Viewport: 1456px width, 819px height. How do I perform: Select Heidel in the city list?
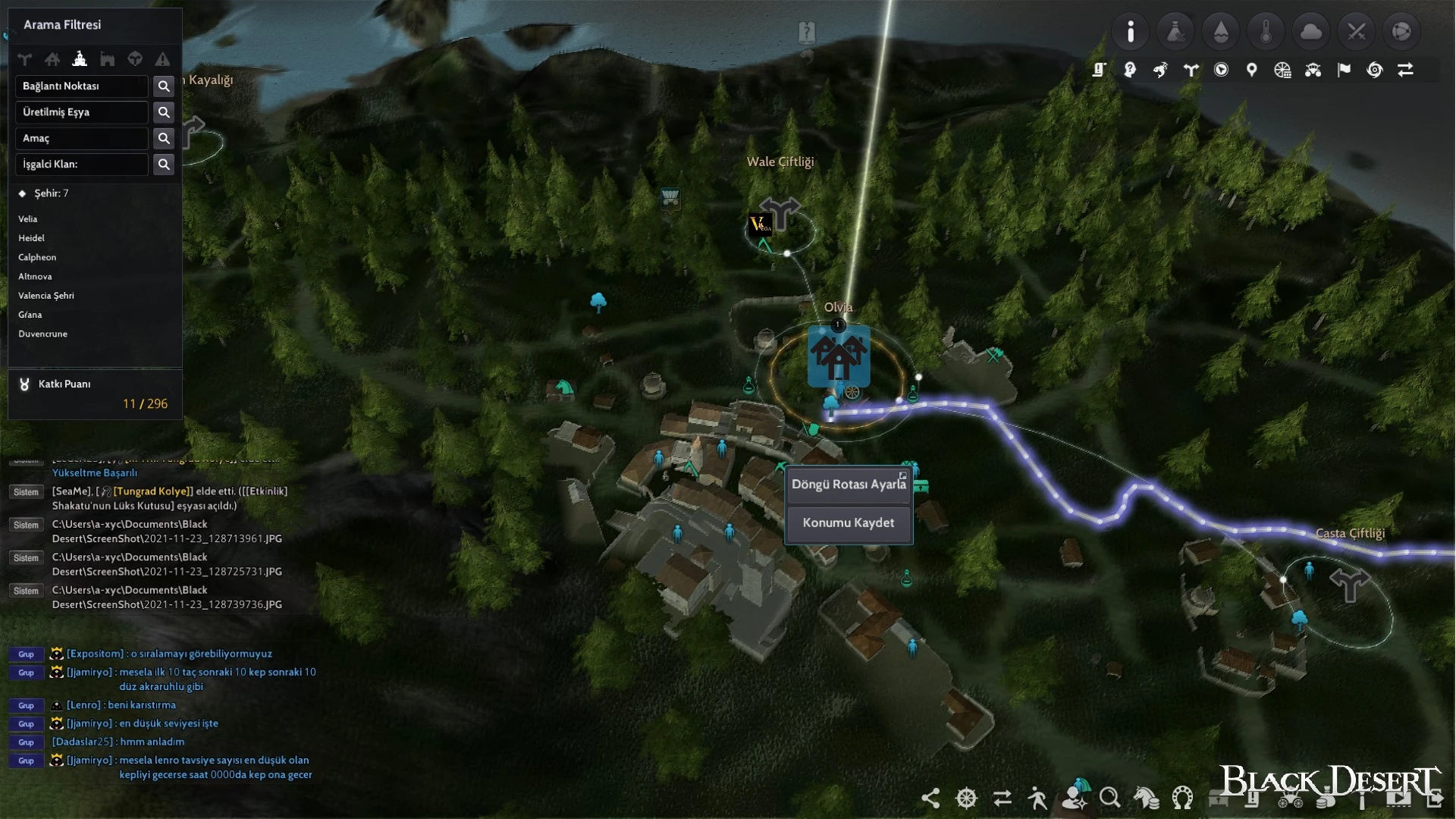pos(32,238)
